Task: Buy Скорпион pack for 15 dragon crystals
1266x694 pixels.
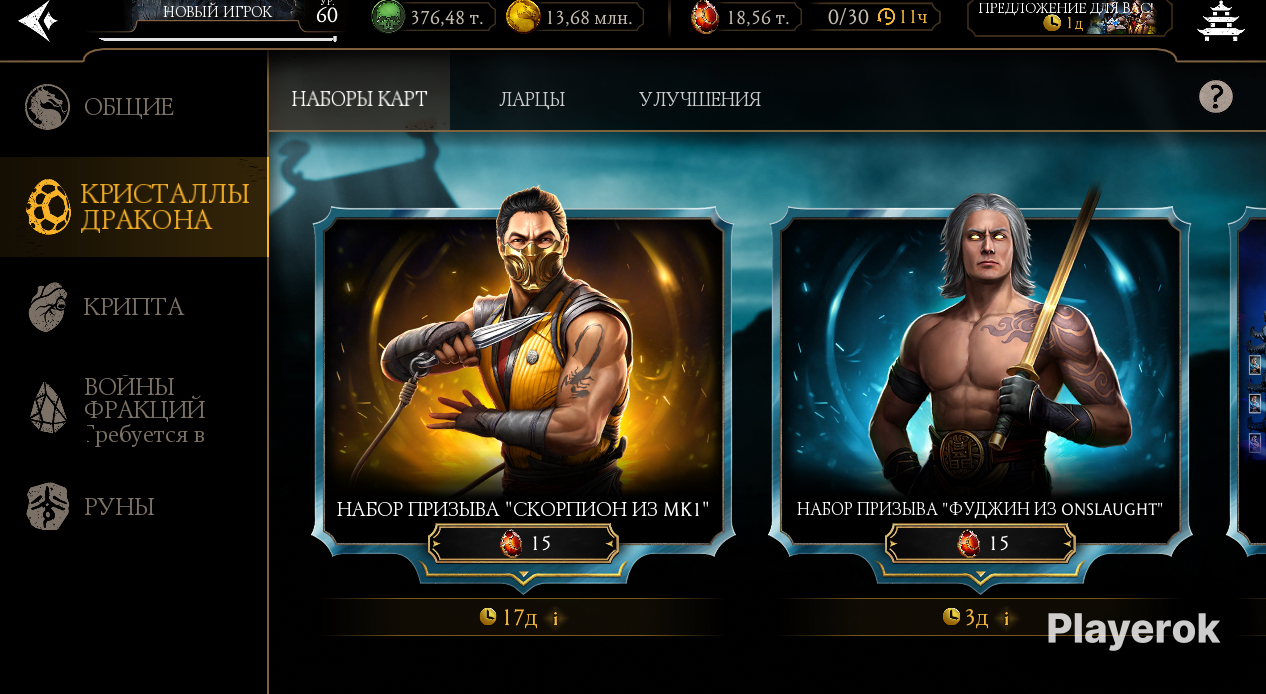Action: [x=524, y=544]
